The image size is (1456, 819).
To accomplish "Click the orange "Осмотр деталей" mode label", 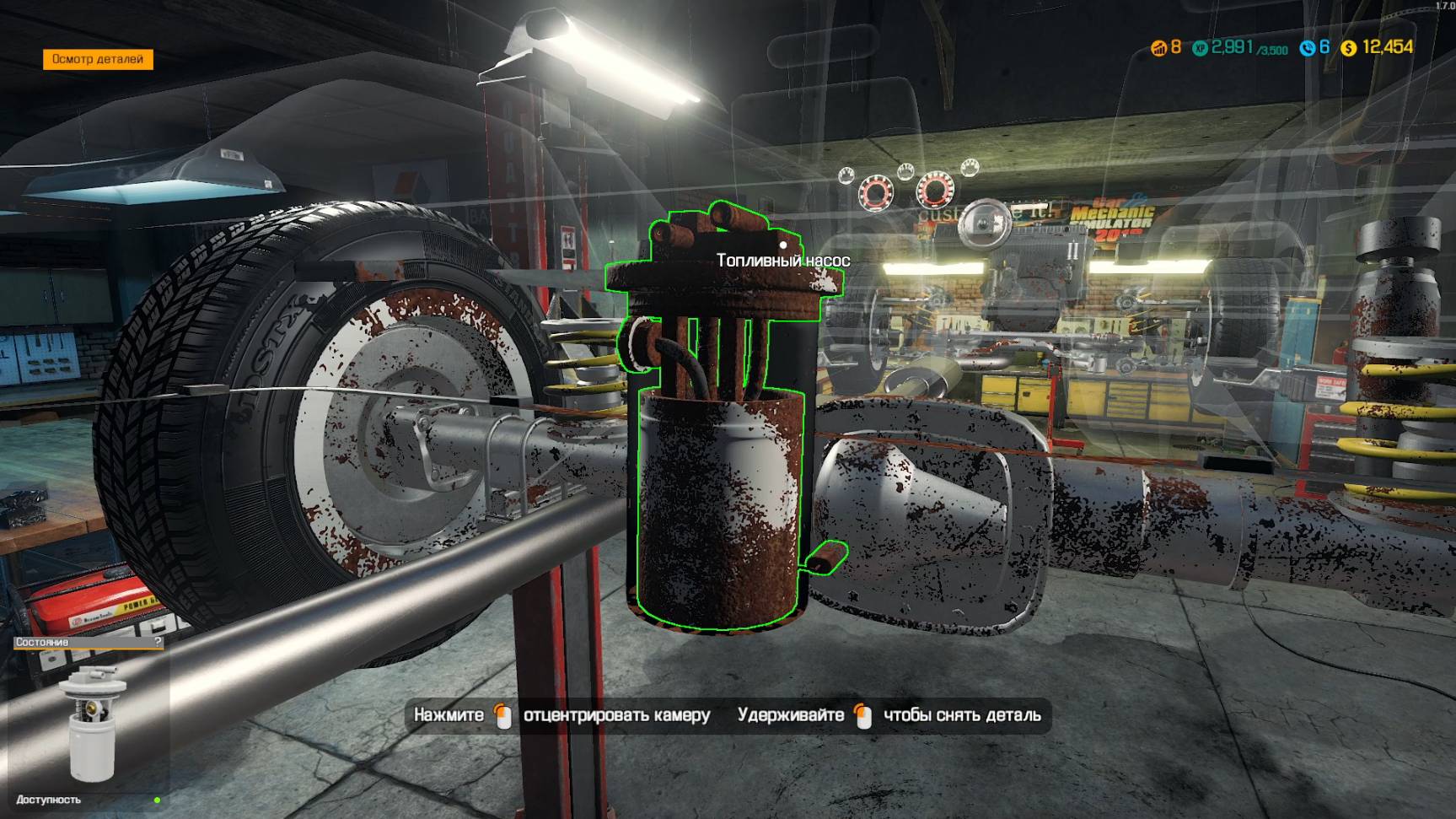I will 98,59.
